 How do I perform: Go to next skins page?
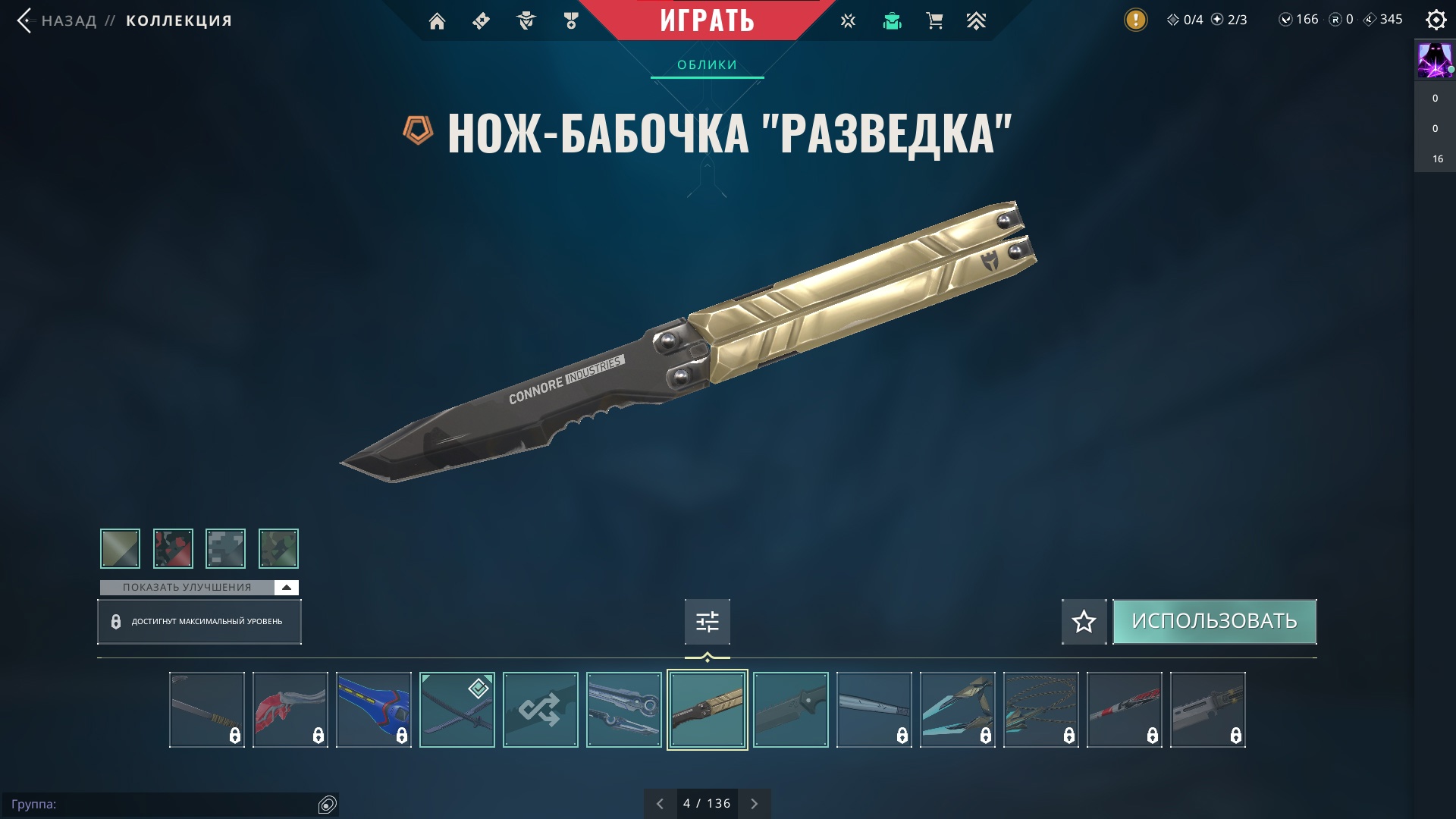click(754, 804)
